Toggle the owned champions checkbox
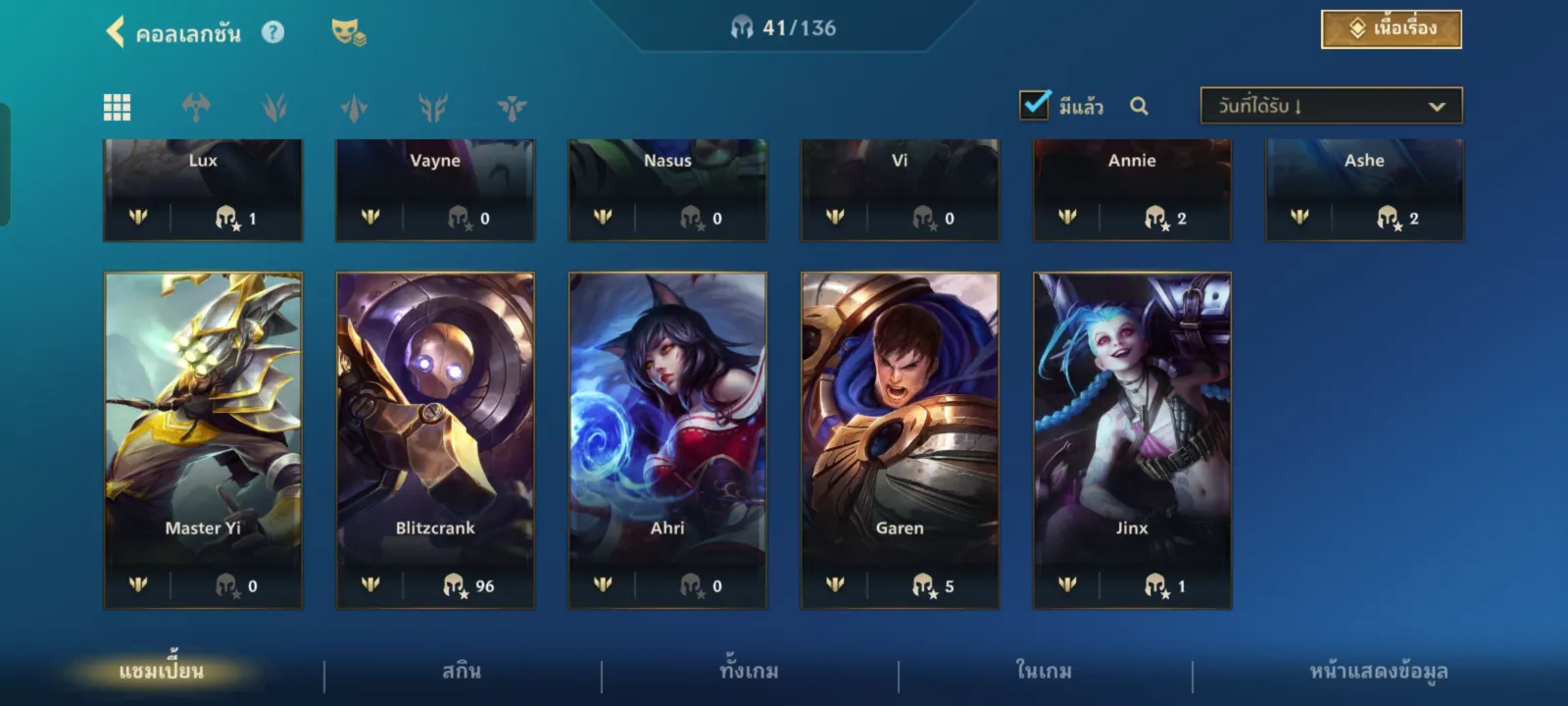The height and width of the screenshot is (706, 1568). click(1035, 105)
